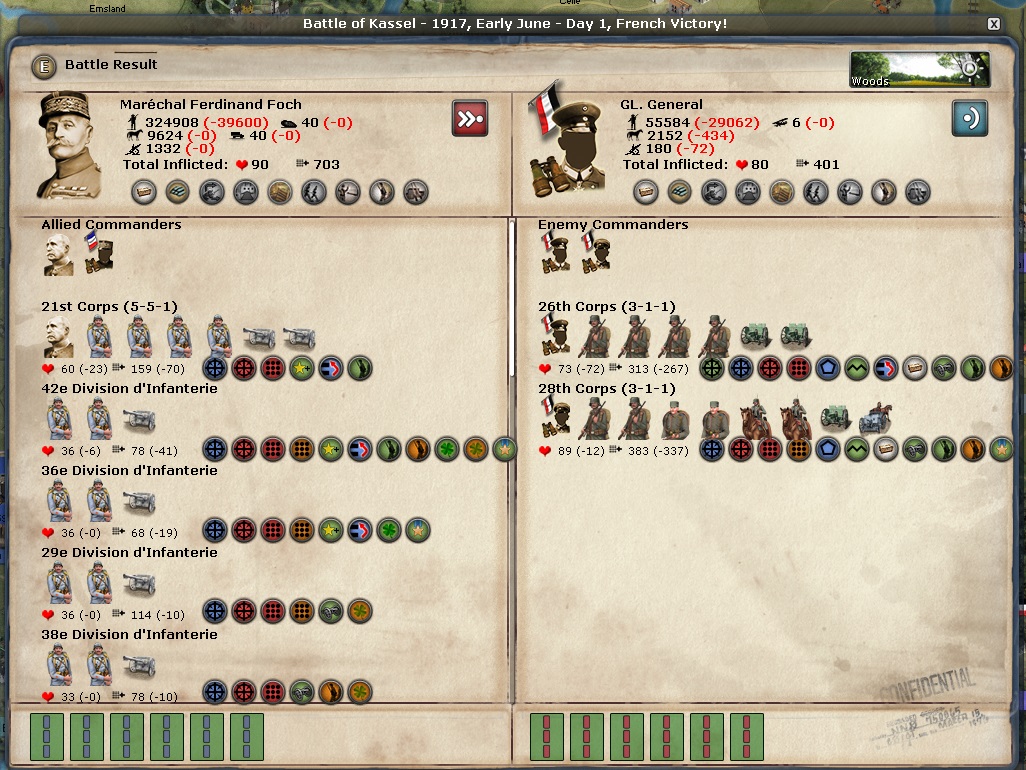Select the 36e Division d'Infanterie entry

pos(129,471)
